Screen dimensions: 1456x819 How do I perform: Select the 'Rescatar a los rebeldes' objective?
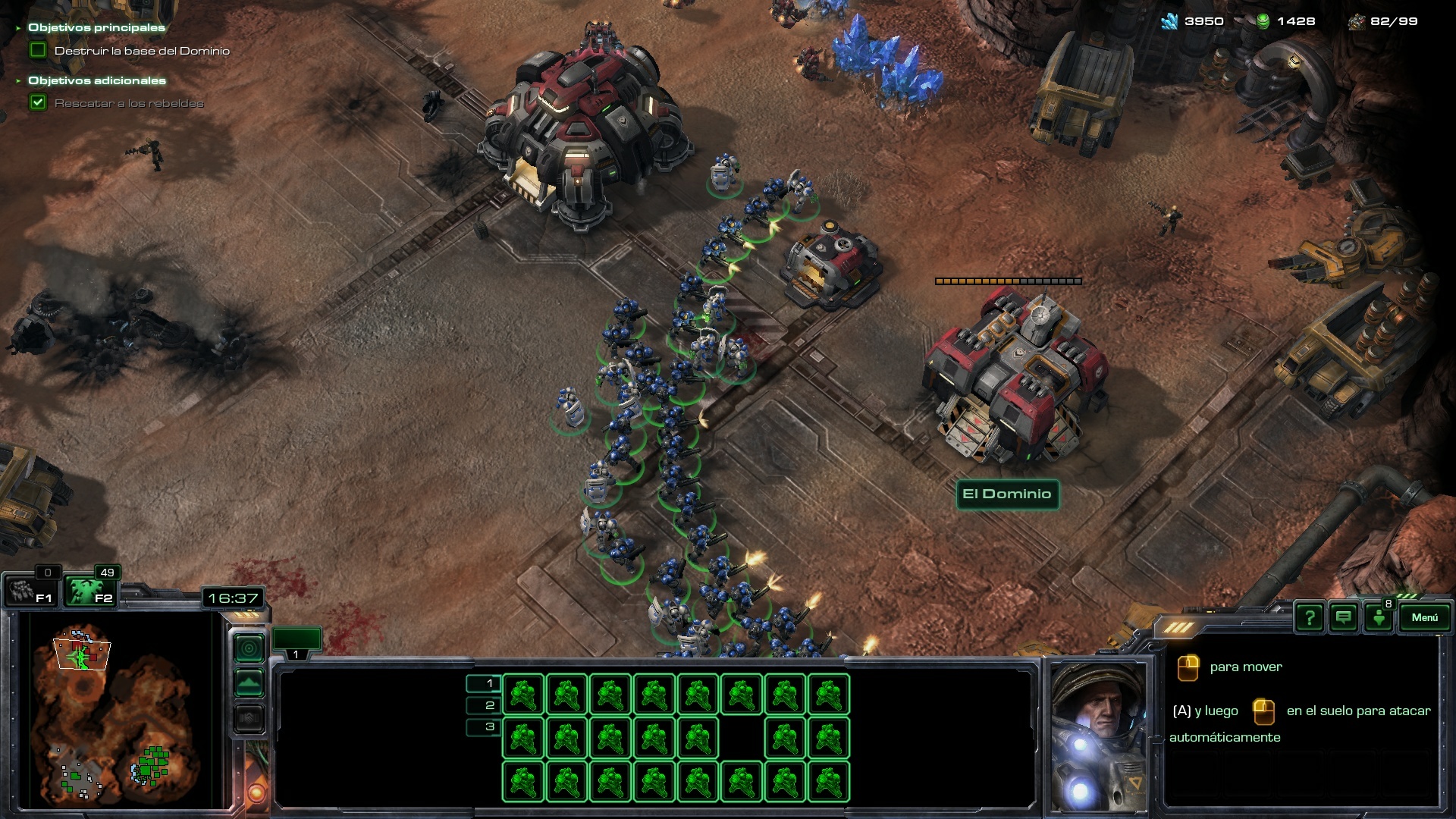point(129,103)
